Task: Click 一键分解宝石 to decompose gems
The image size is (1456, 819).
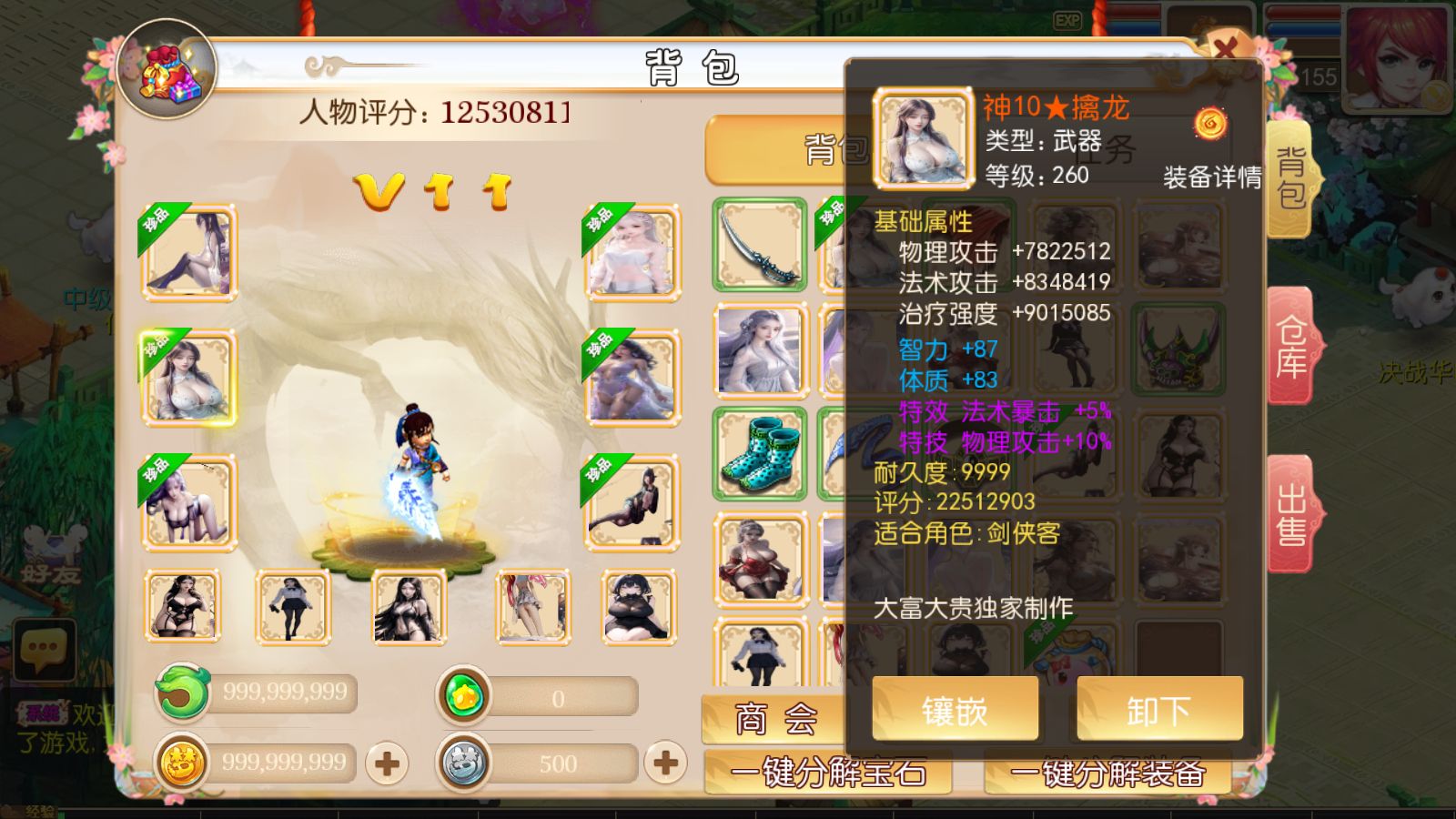Action: click(828, 773)
